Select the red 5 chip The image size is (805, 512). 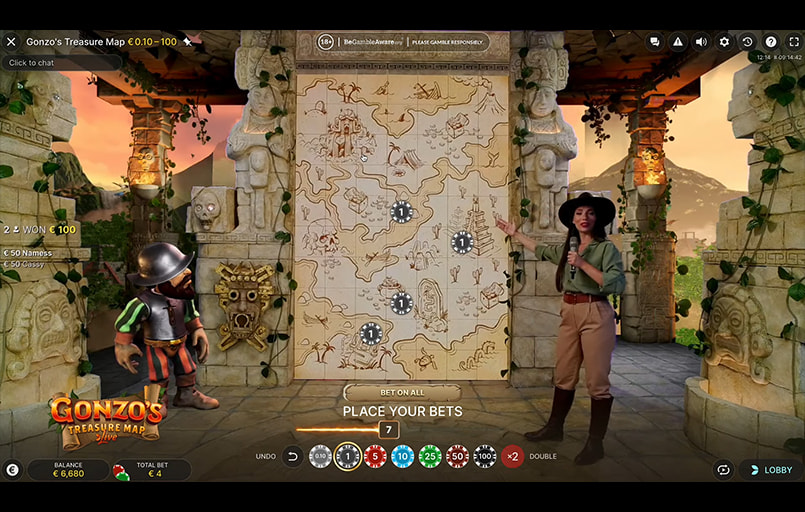[375, 457]
